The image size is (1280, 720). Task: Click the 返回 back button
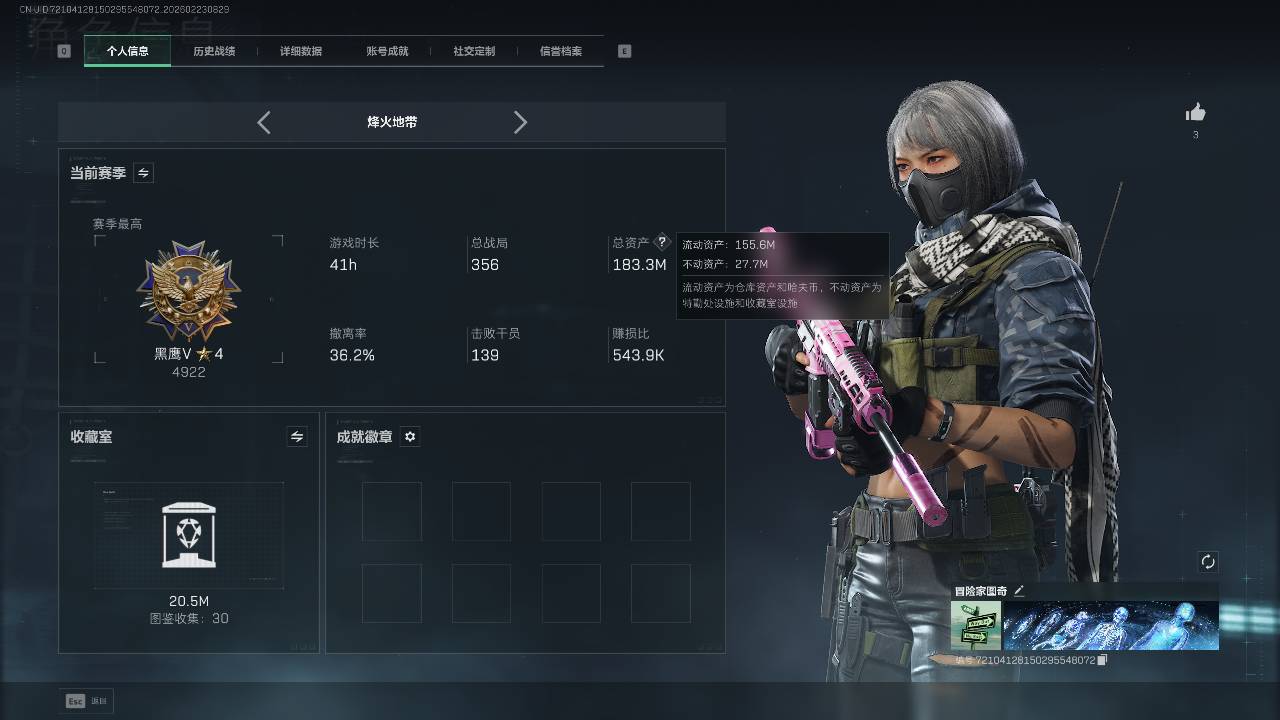coord(88,701)
